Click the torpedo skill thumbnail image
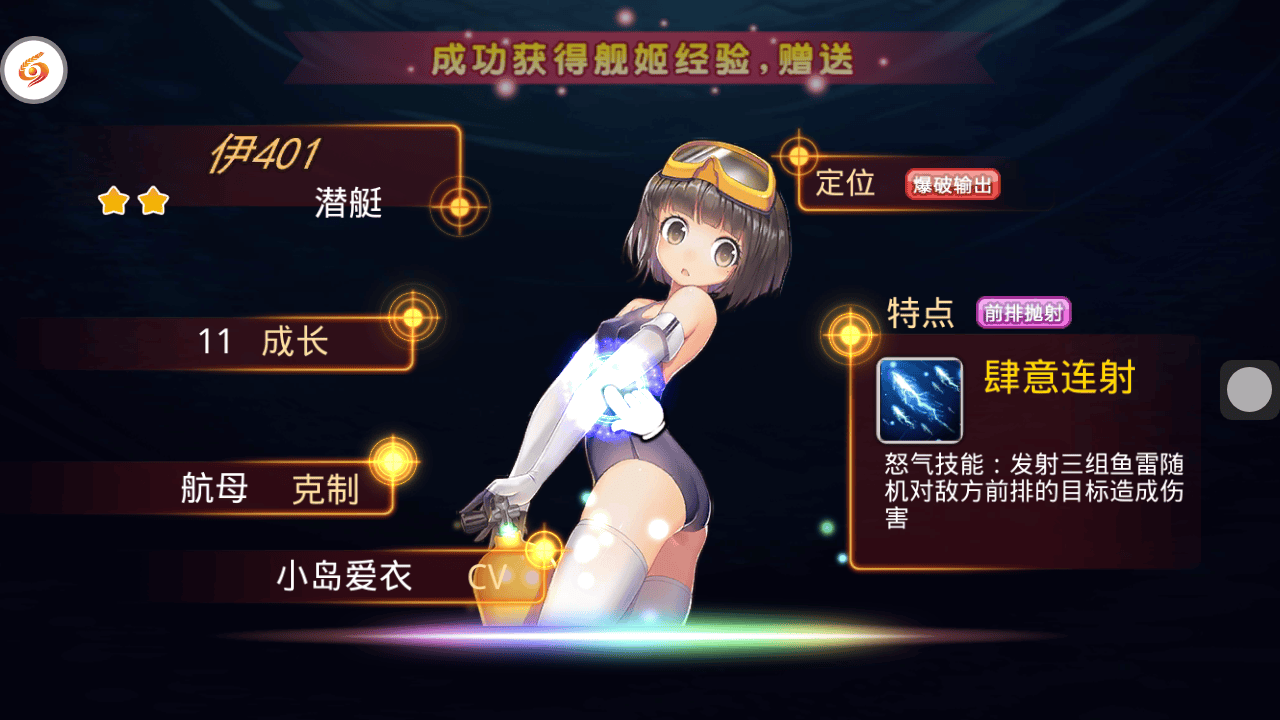The width and height of the screenshot is (1280, 720). (919, 400)
